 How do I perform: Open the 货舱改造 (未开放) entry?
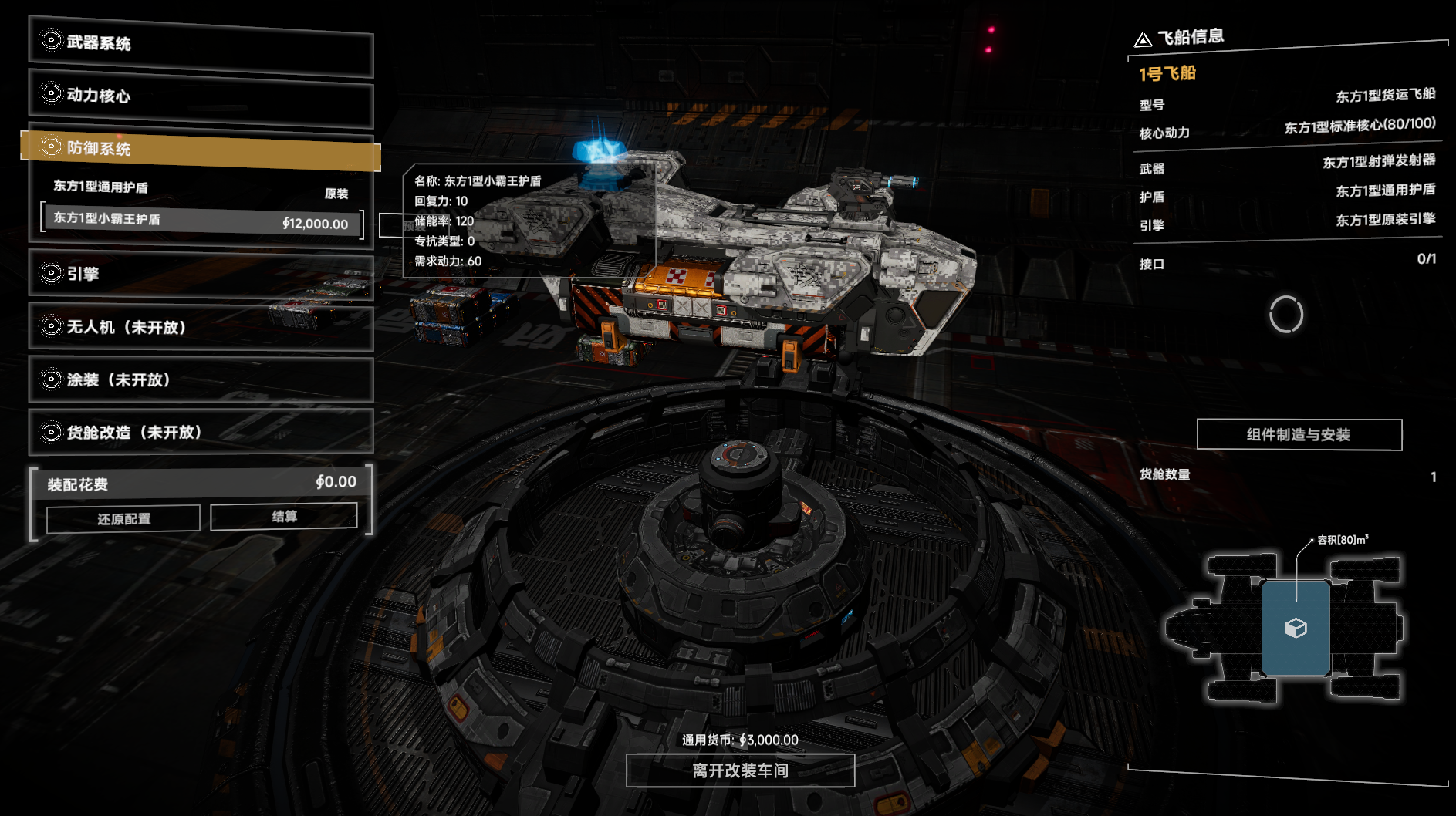[201, 432]
